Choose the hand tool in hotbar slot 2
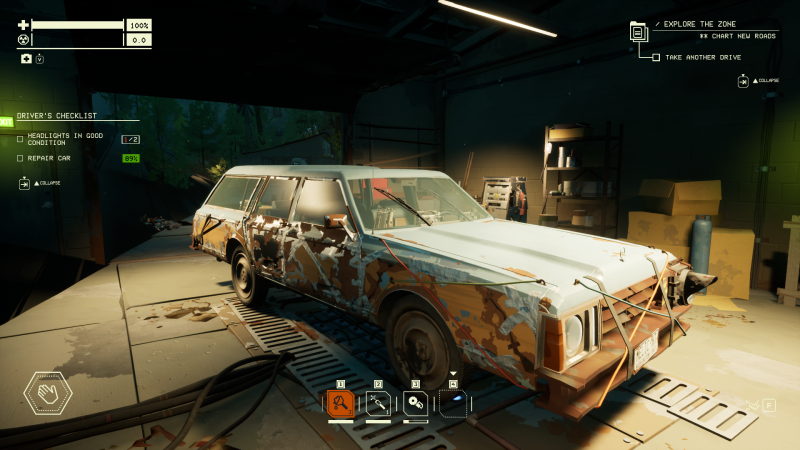The width and height of the screenshot is (800, 450). 378,403
